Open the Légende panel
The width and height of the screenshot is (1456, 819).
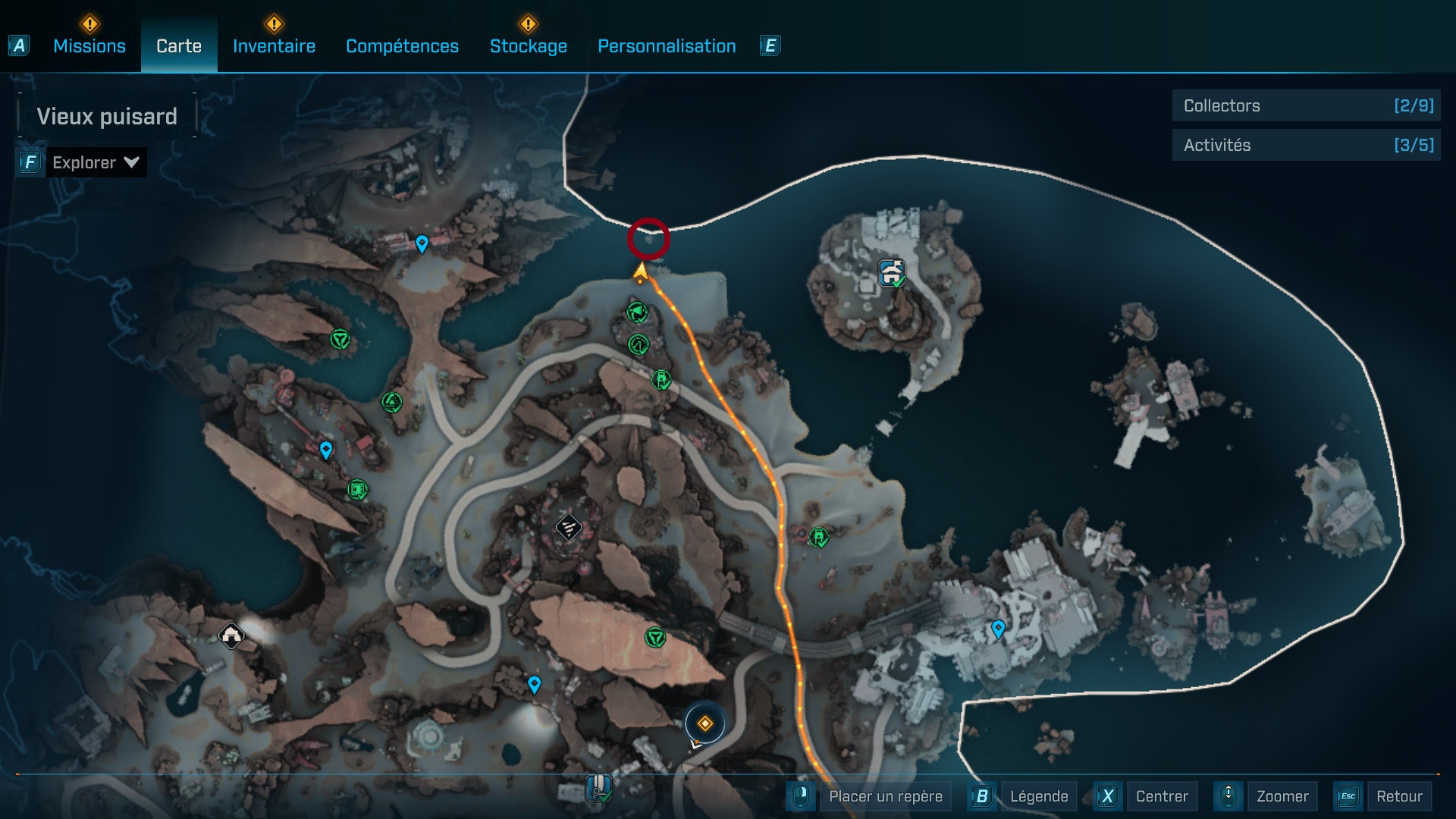[x=1038, y=796]
